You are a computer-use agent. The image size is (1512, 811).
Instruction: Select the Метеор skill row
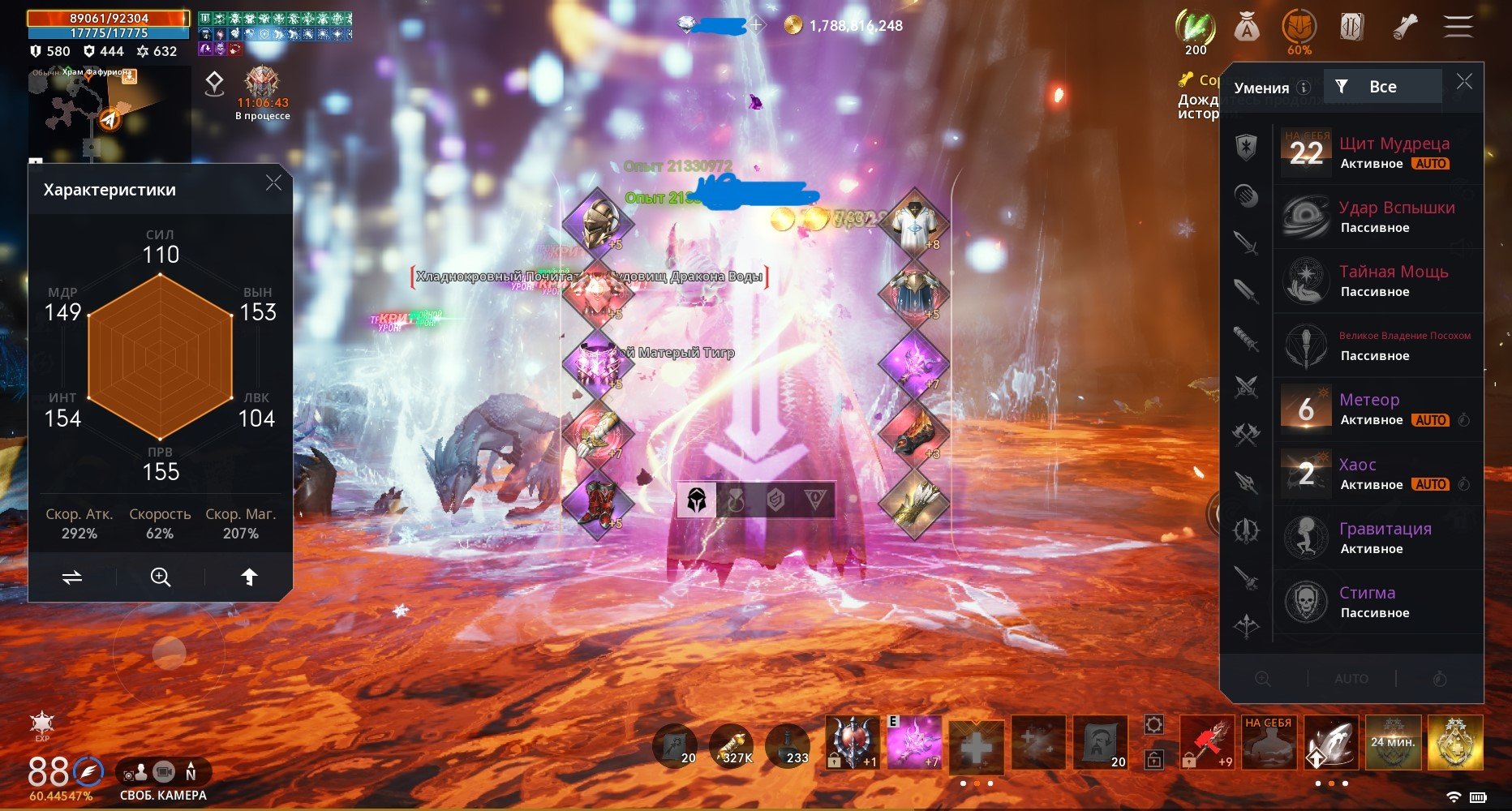(x=1378, y=409)
